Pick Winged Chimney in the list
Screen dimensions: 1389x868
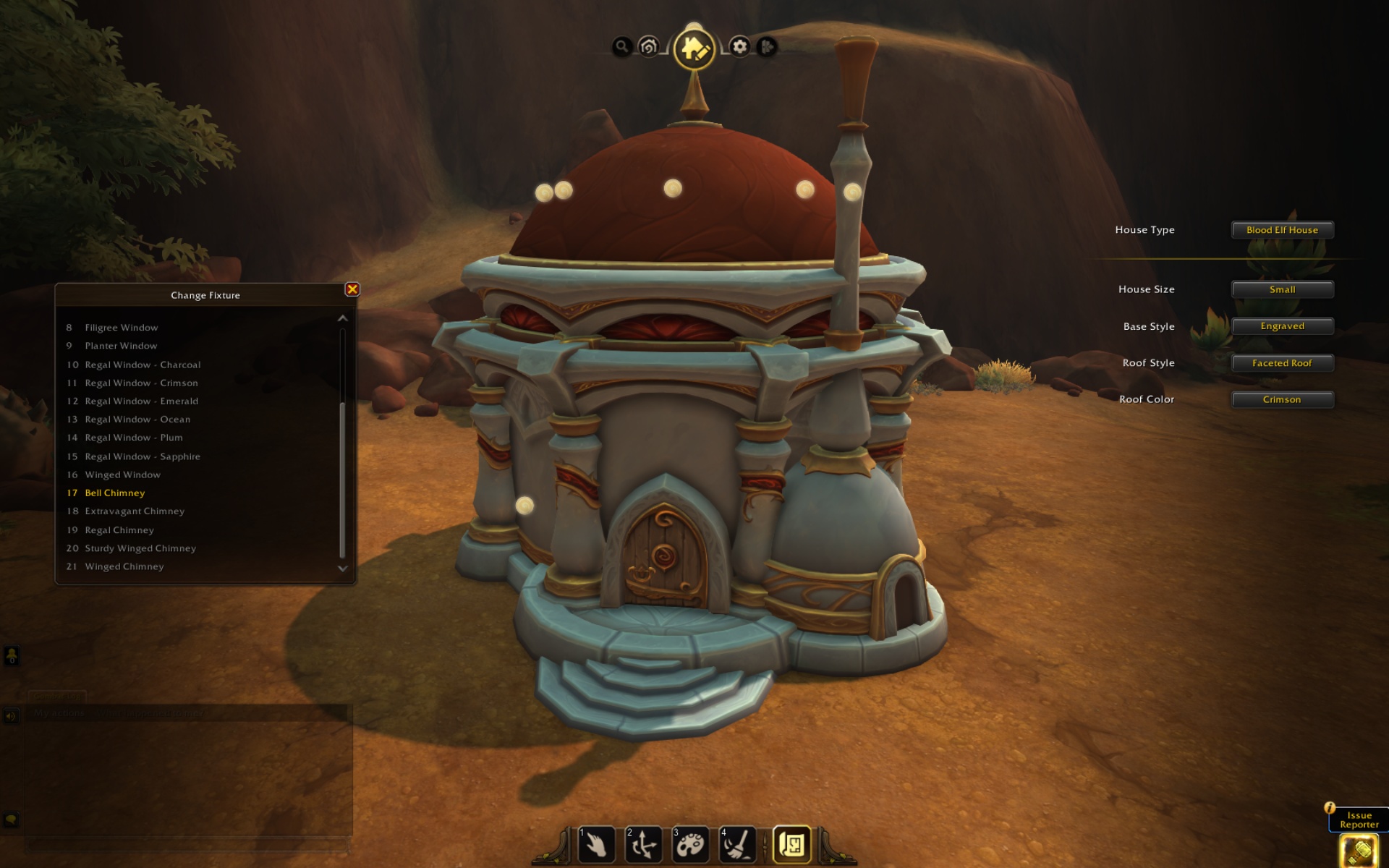click(124, 566)
